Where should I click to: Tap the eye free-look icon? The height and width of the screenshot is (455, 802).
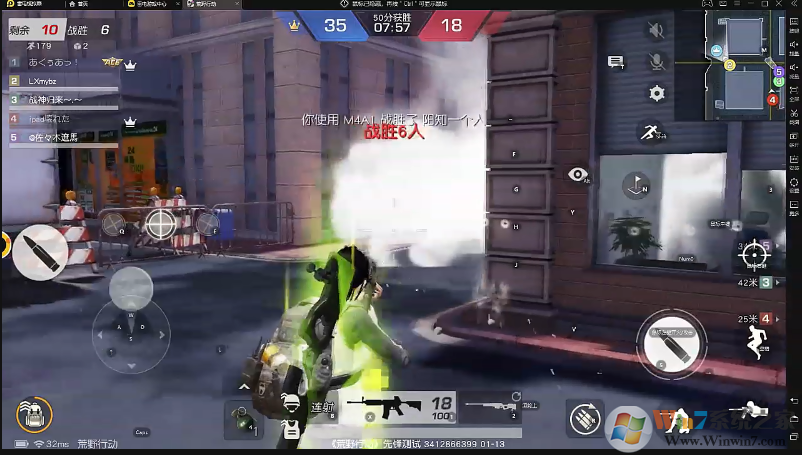tap(577, 175)
